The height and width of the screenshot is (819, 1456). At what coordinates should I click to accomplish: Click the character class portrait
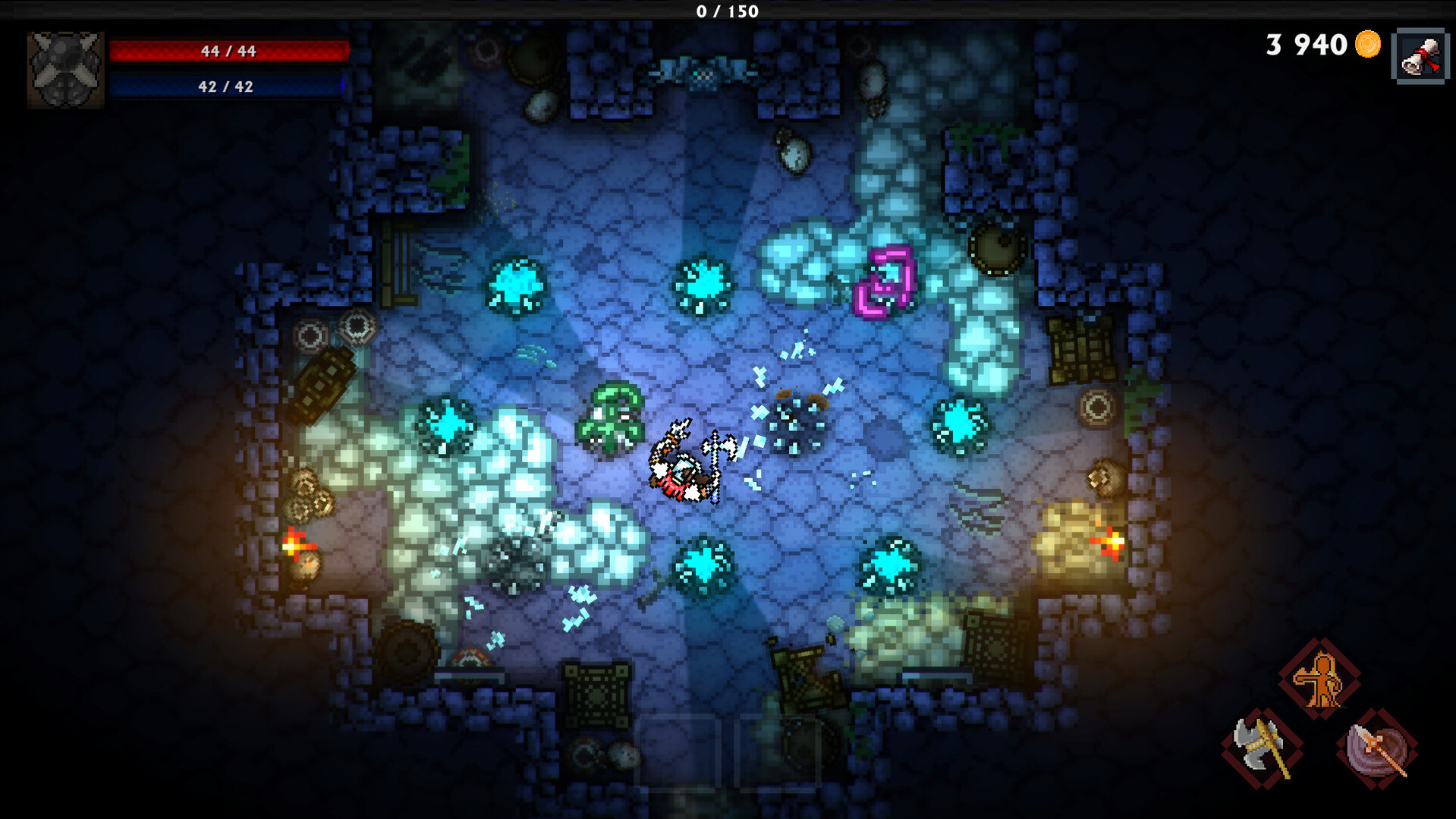pos(65,69)
